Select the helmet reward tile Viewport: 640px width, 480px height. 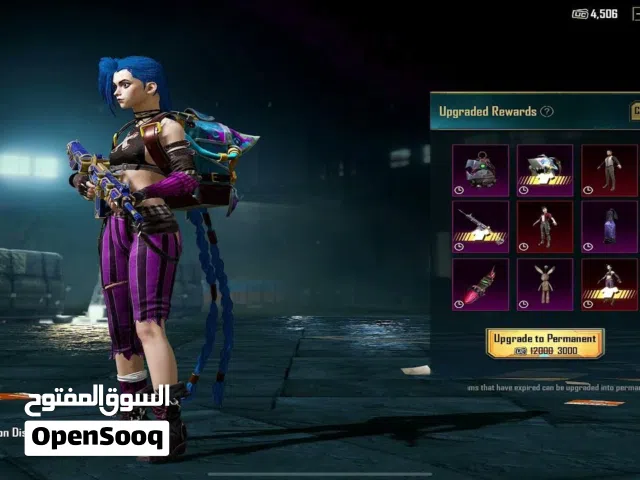545,170
